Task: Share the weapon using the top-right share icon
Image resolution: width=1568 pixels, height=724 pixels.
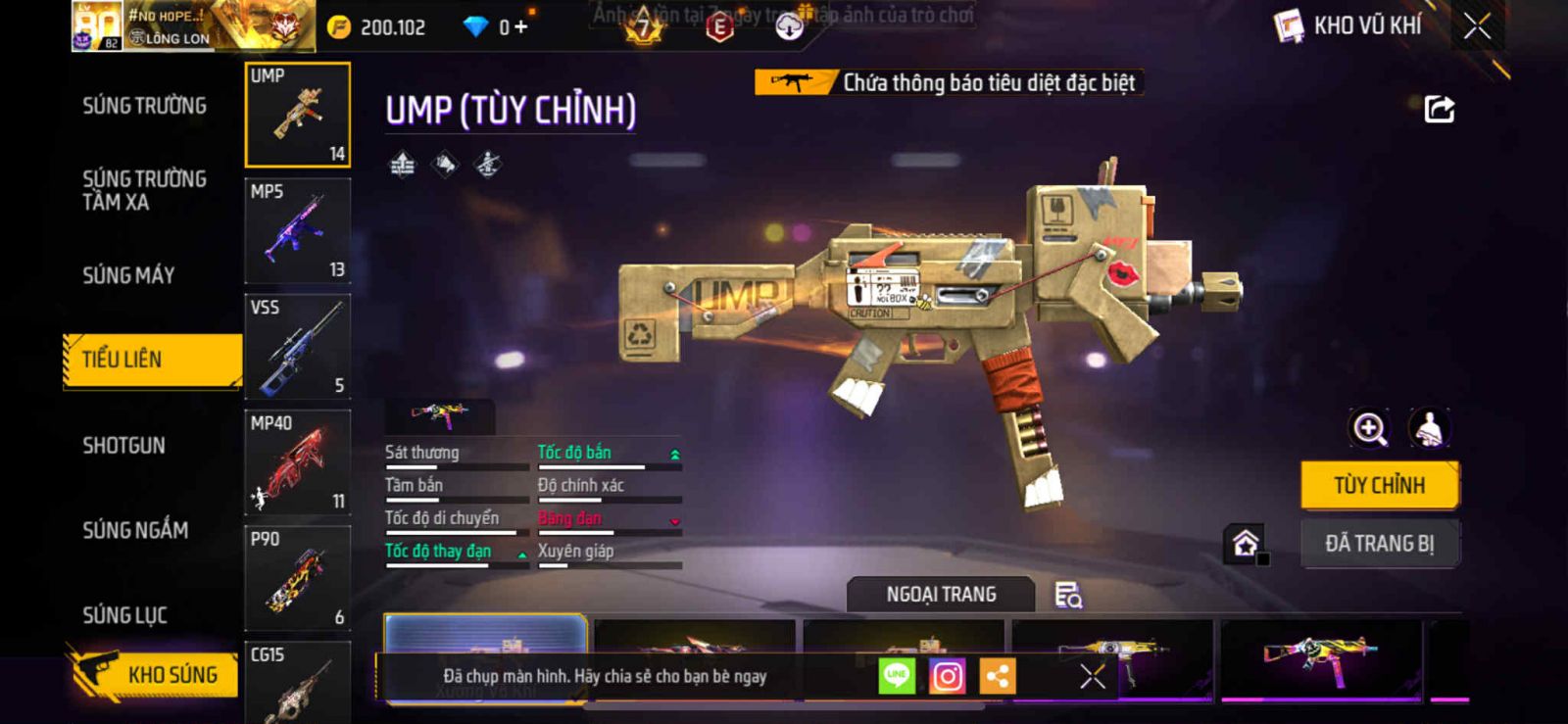Action: point(1439,109)
